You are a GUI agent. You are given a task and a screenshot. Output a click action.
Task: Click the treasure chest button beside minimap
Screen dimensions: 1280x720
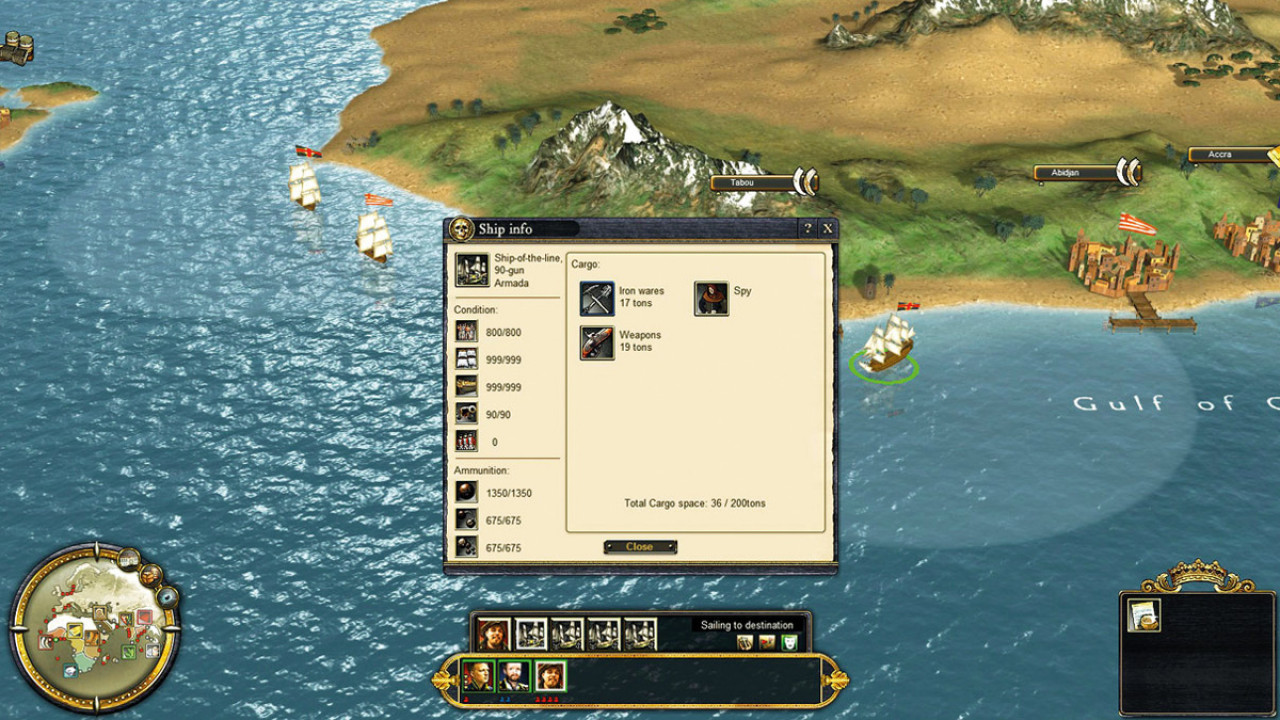[151, 575]
